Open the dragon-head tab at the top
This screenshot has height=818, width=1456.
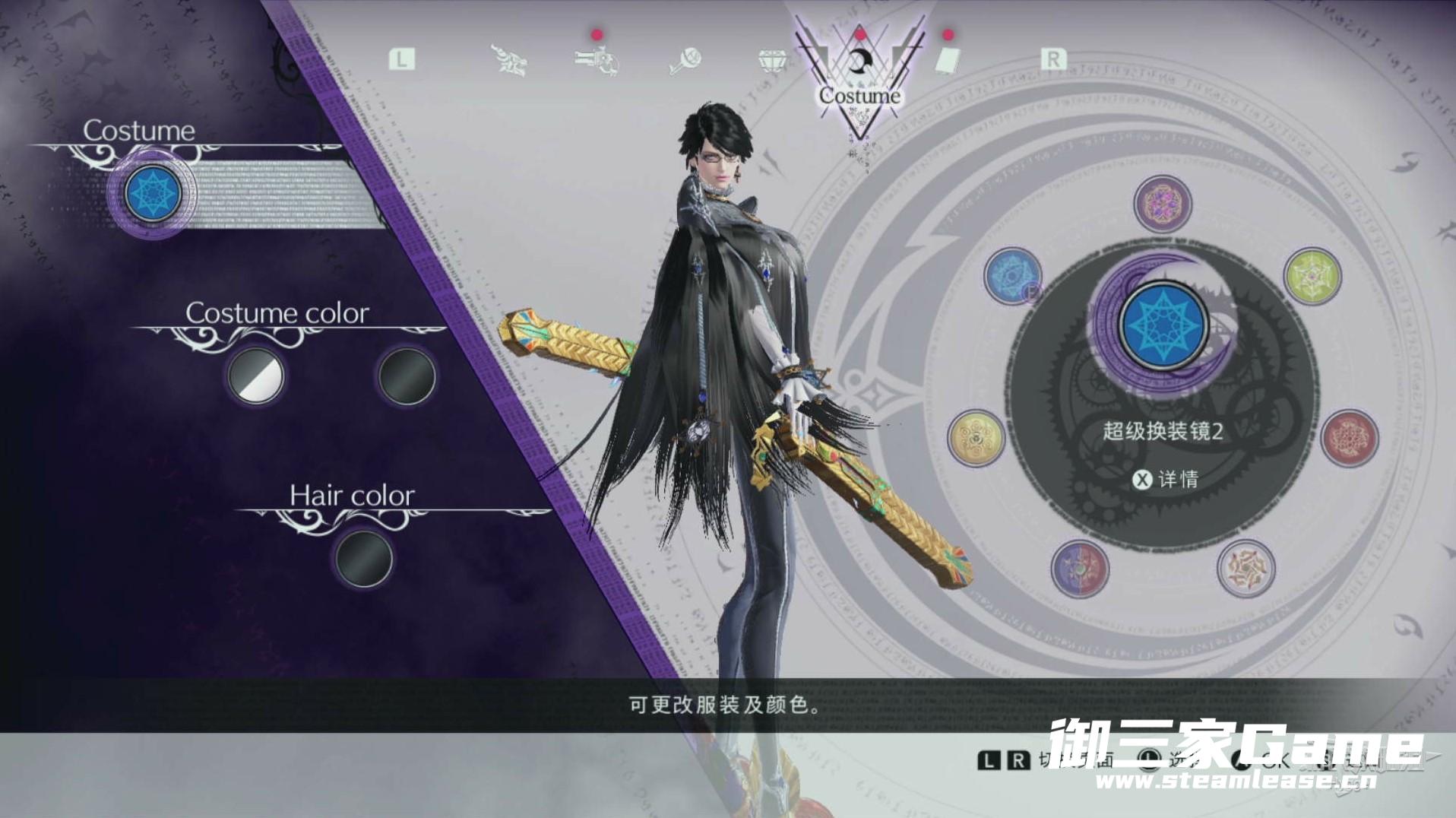point(508,59)
